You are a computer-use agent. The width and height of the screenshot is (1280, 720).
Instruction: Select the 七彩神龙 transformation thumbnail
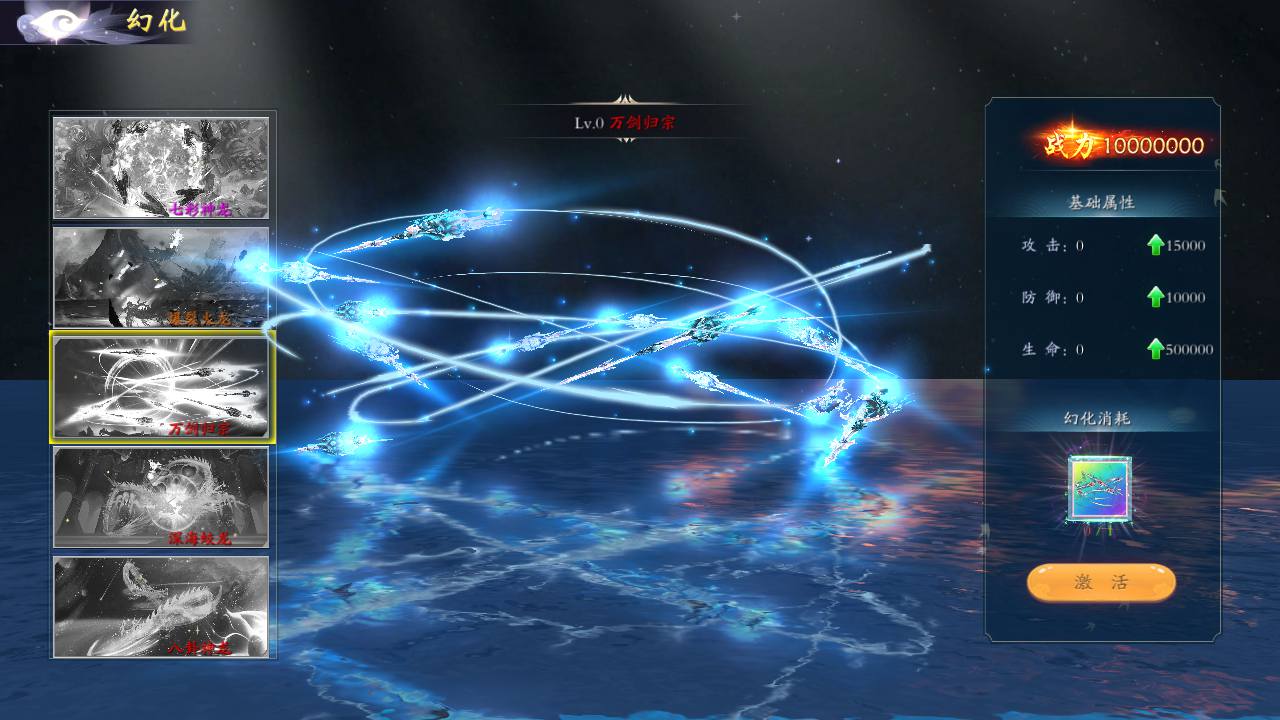click(x=161, y=167)
